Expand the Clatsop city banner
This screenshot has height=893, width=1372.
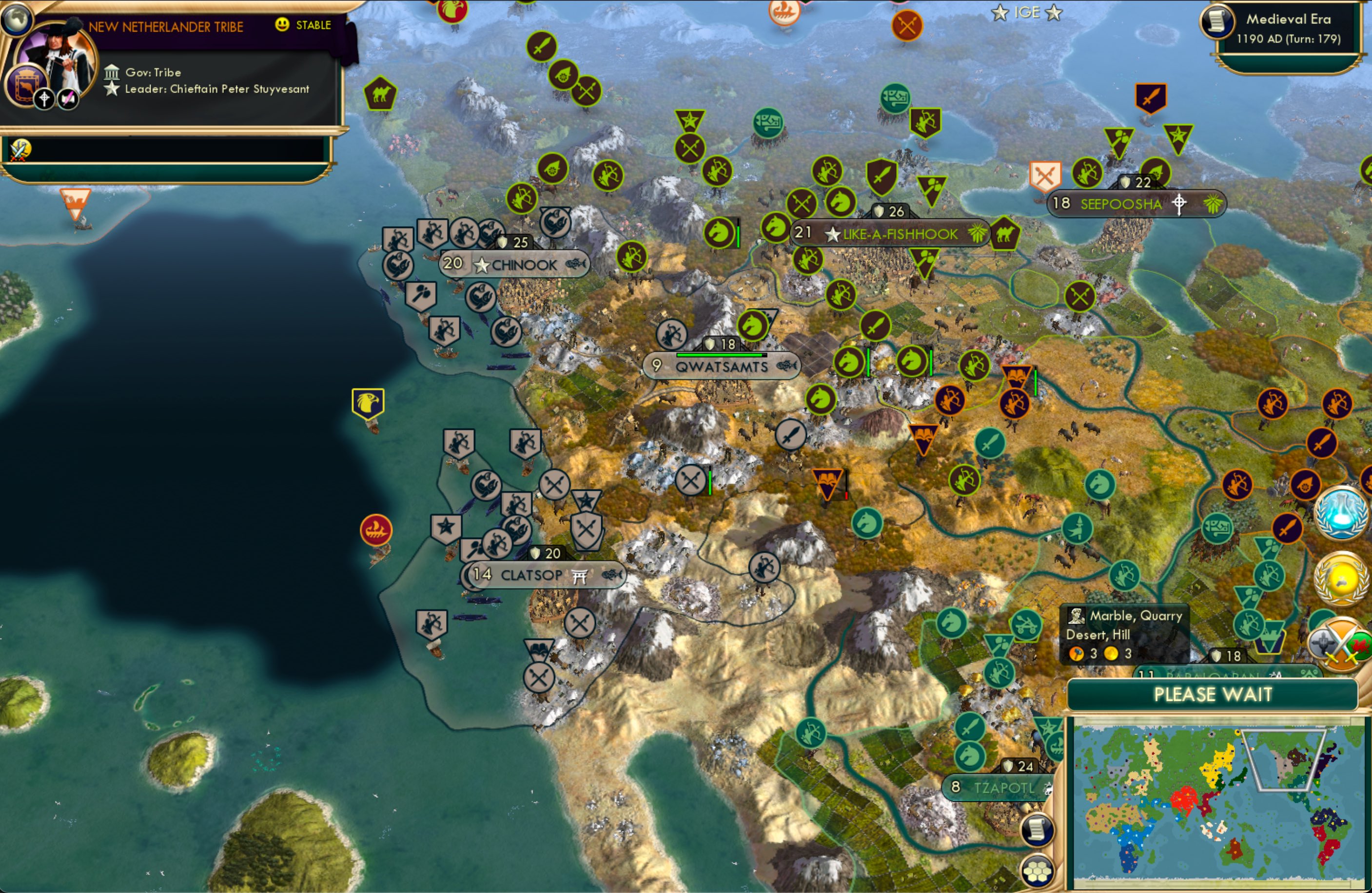coord(542,575)
